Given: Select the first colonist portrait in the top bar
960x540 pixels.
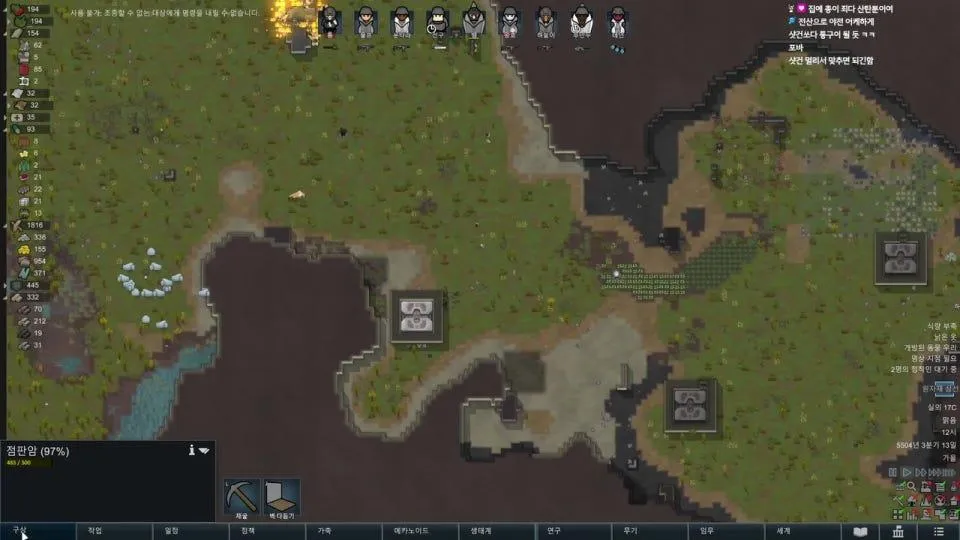Looking at the screenshot, I should (328, 21).
